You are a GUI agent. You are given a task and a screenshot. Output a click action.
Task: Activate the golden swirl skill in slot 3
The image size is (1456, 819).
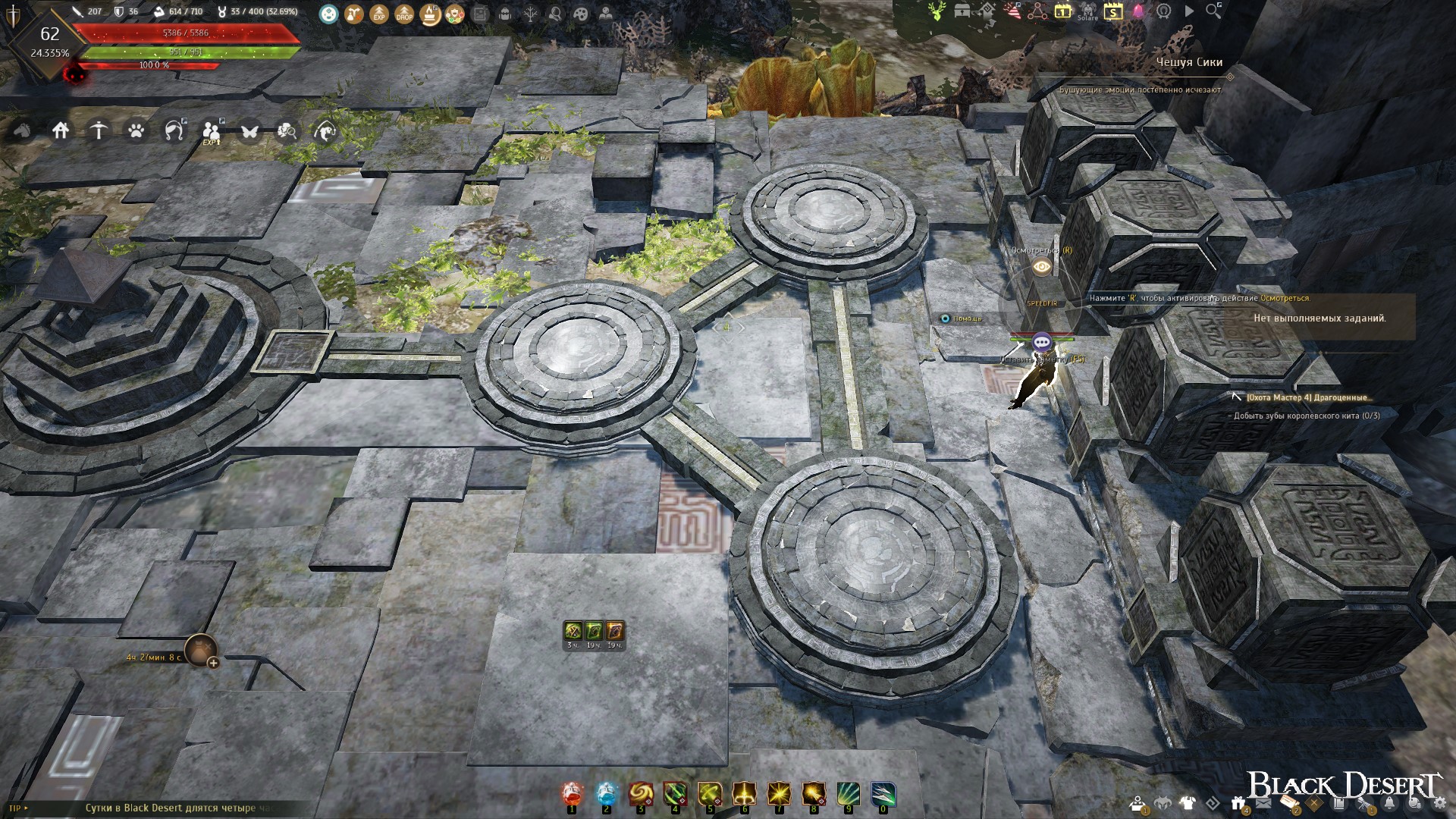coord(641,794)
